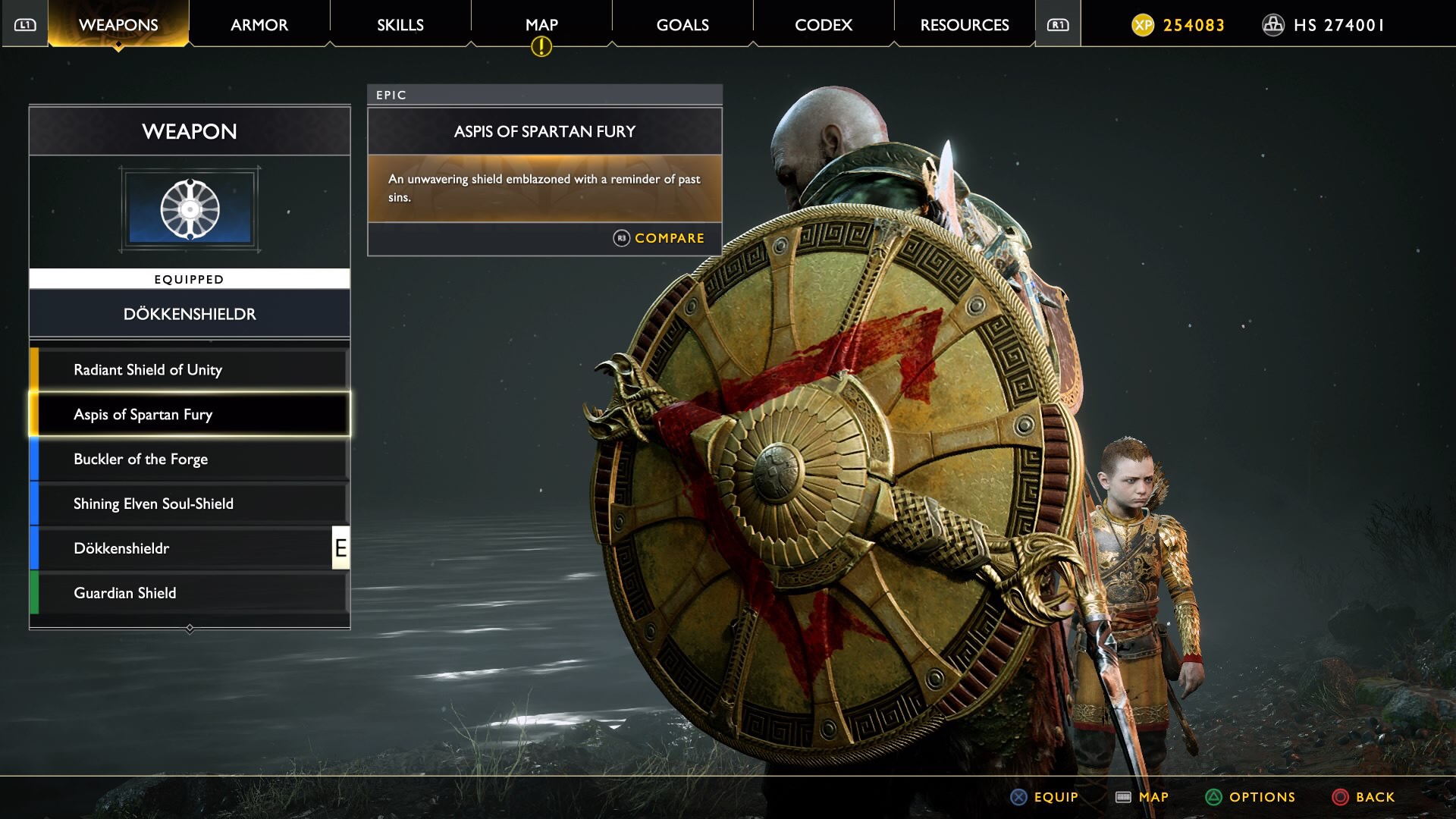The height and width of the screenshot is (819, 1456).
Task: Click the shield thumbnail in the Weapon panel
Action: (190, 210)
